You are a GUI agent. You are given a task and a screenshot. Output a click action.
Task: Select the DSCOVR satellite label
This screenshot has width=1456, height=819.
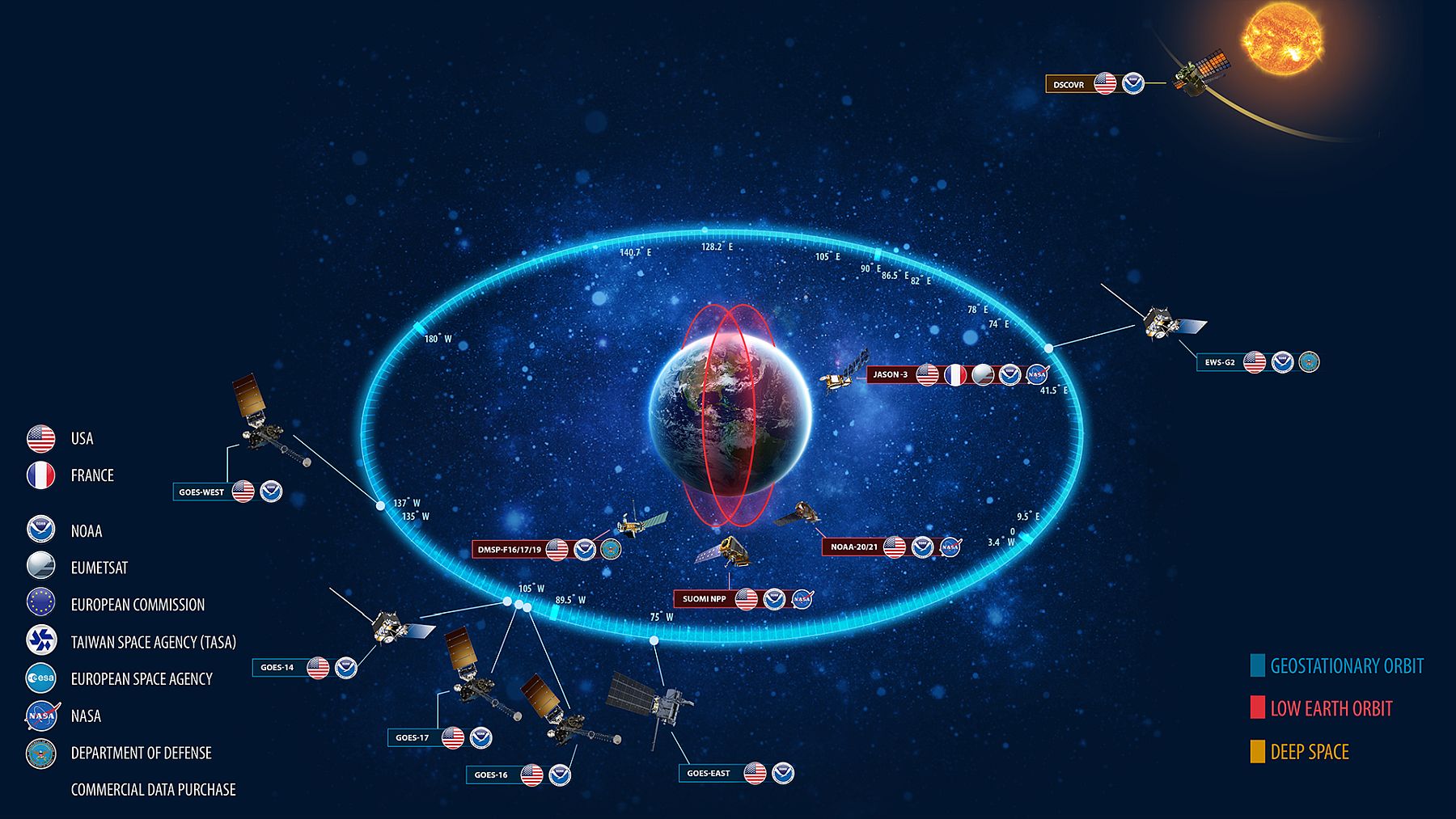coord(1069,84)
